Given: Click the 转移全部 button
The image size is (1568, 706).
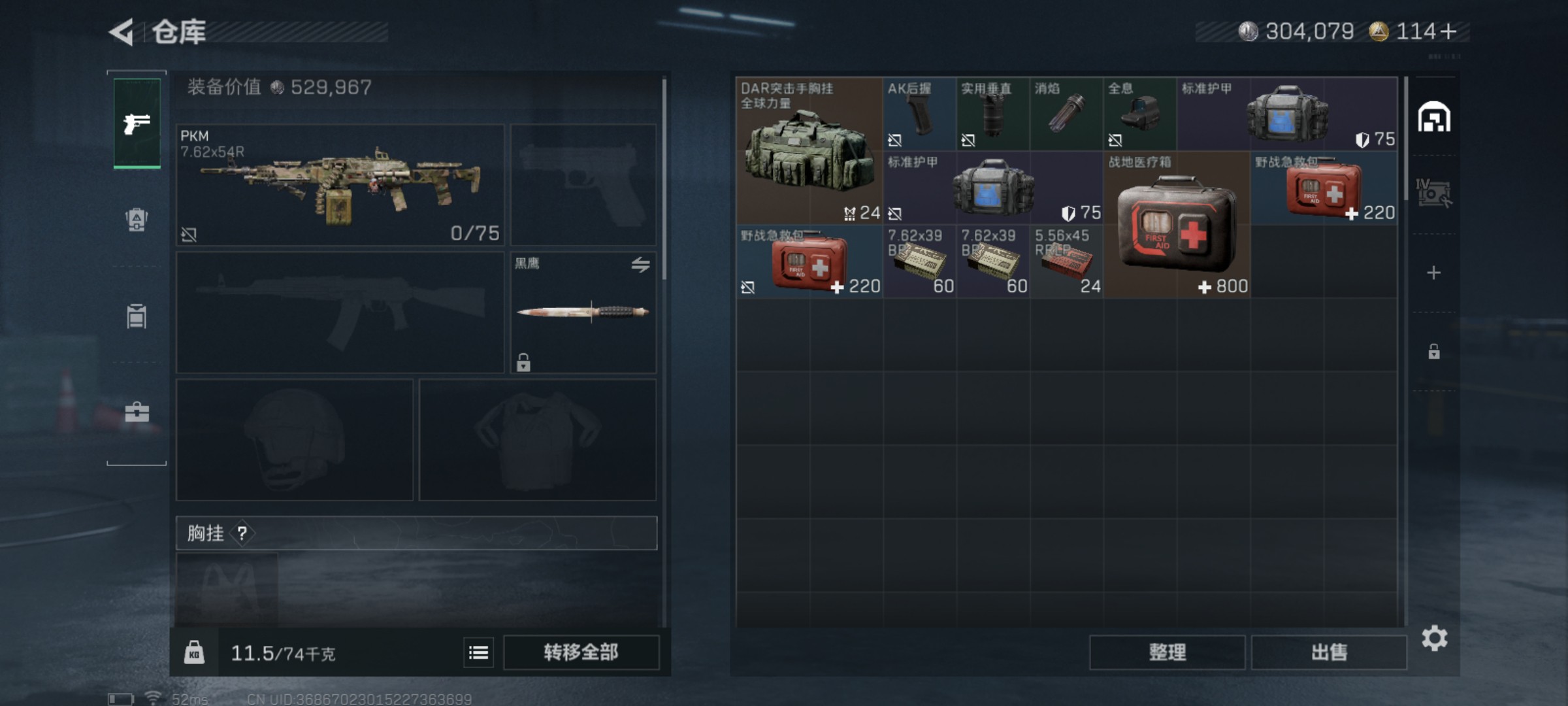Looking at the screenshot, I should pos(581,652).
